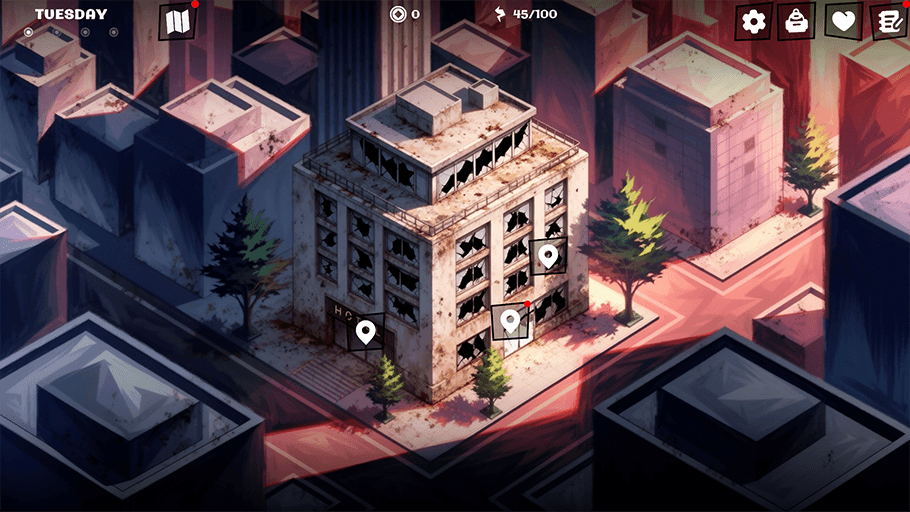The height and width of the screenshot is (512, 910).
Task: Open the gear settings menu
Action: coord(754,21)
